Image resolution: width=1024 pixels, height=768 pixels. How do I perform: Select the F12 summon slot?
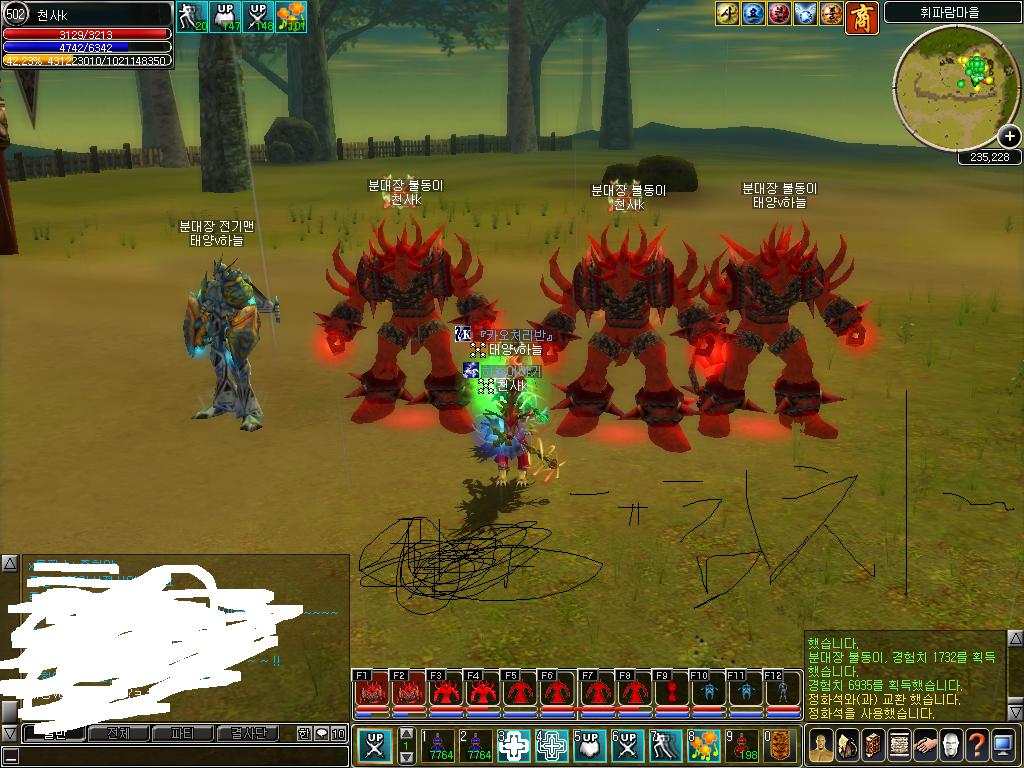click(775, 692)
